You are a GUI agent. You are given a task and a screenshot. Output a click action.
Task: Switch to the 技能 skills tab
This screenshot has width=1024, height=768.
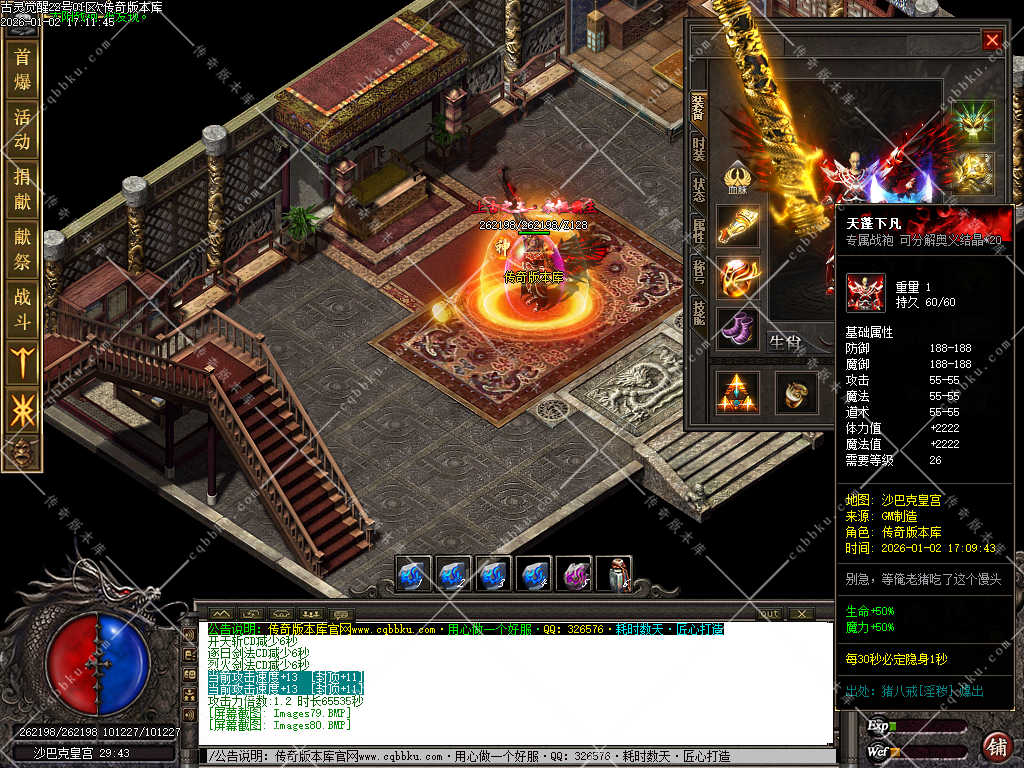tap(698, 314)
